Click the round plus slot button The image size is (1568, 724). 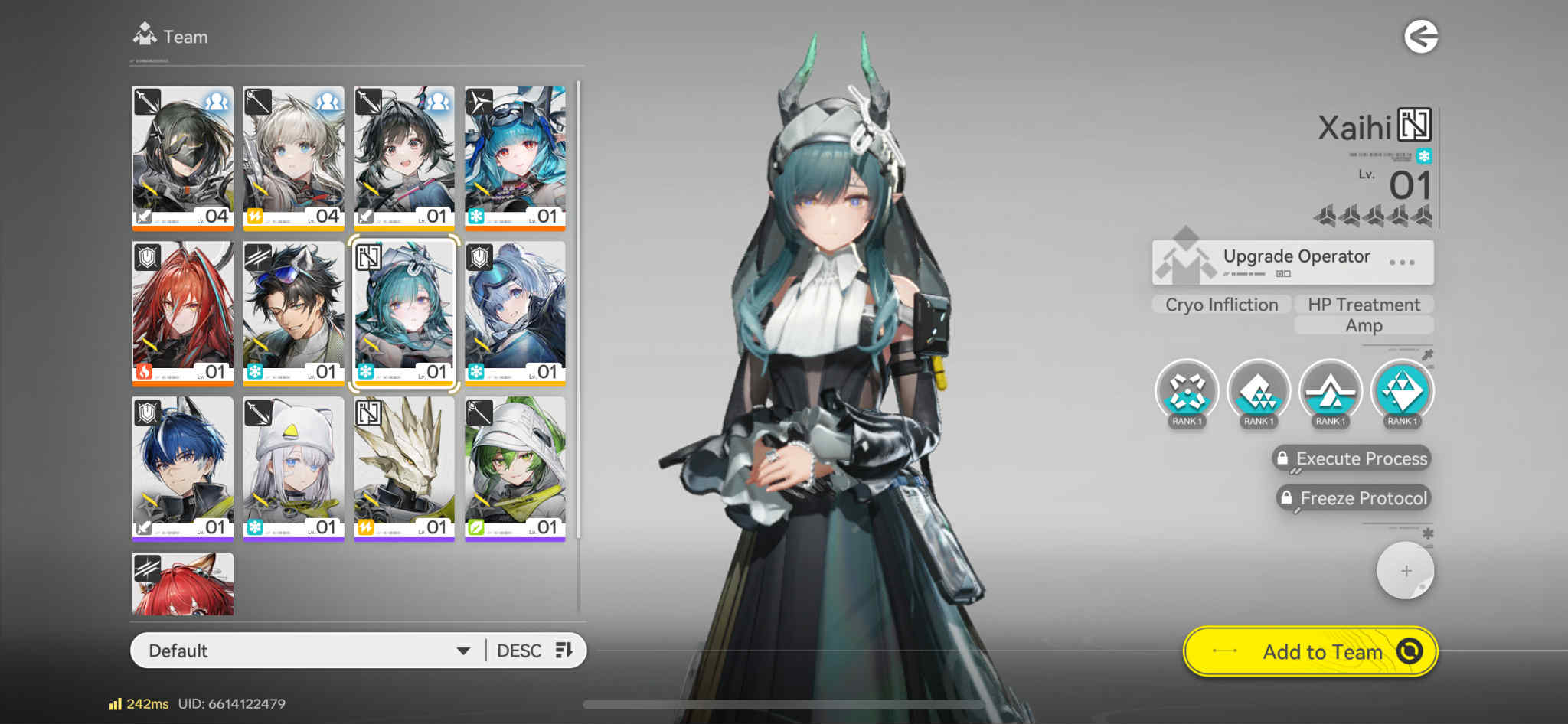pos(1405,571)
